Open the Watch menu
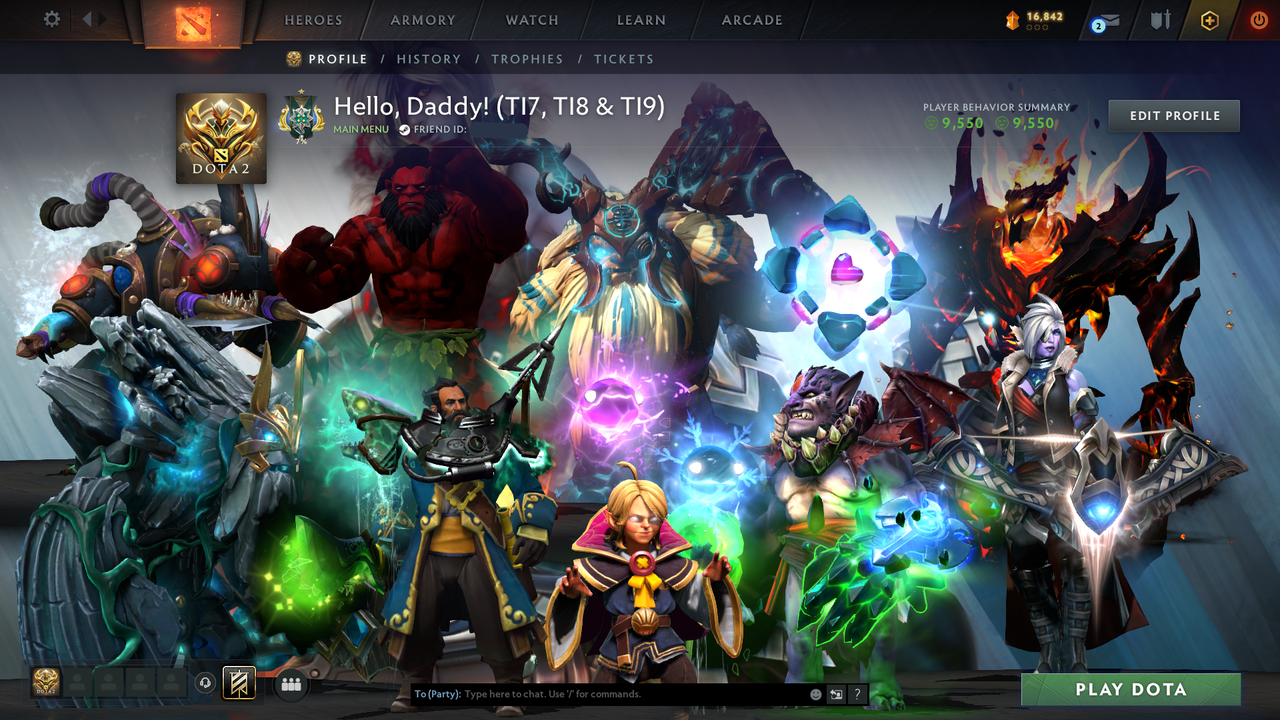Screen dimensions: 1280x720 [531, 20]
